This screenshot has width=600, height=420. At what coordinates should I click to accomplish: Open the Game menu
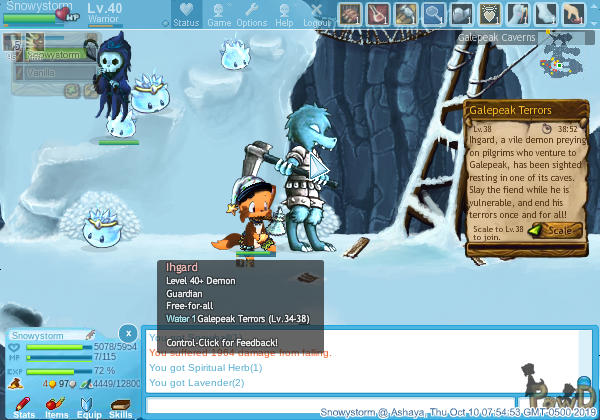219,14
